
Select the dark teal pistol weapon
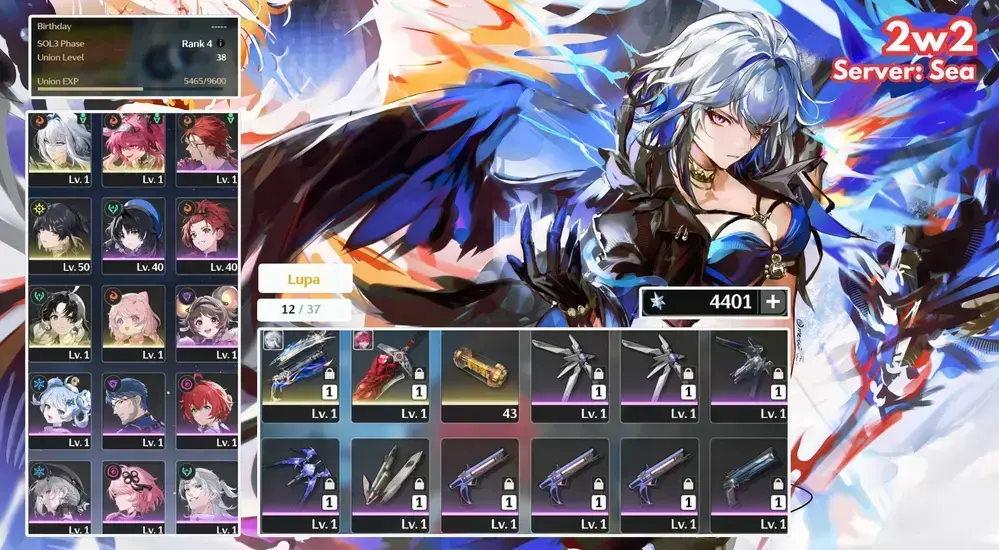(749, 479)
